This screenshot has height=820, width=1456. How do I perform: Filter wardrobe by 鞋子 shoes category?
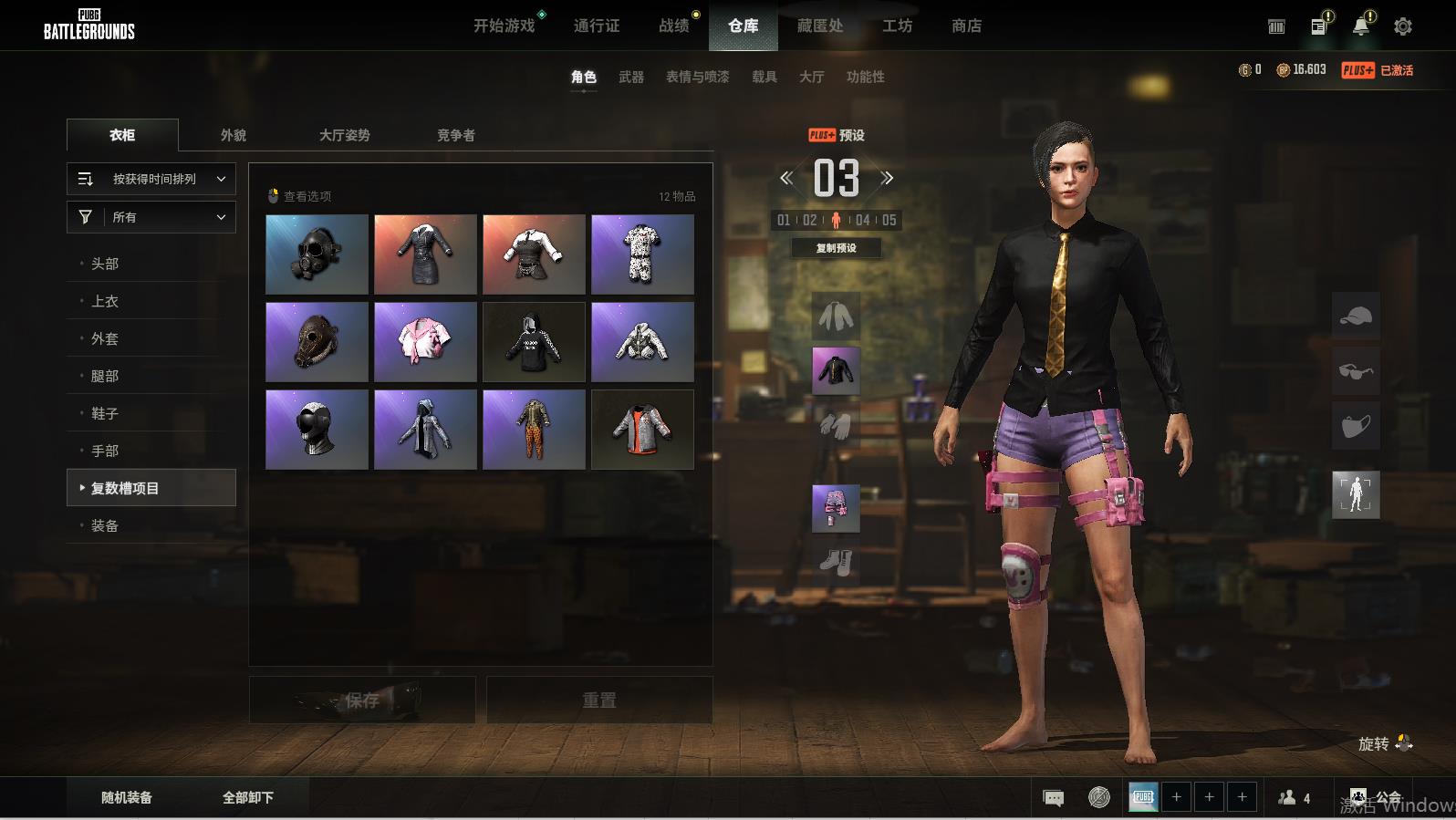(x=105, y=413)
